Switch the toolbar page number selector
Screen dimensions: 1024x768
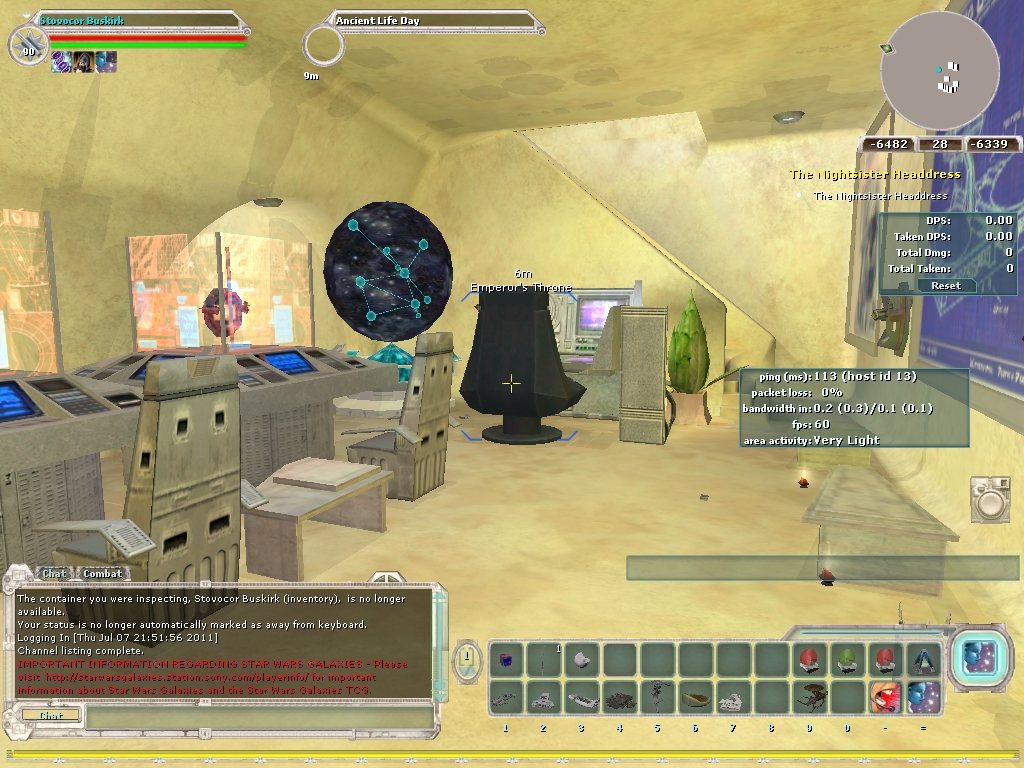point(467,659)
